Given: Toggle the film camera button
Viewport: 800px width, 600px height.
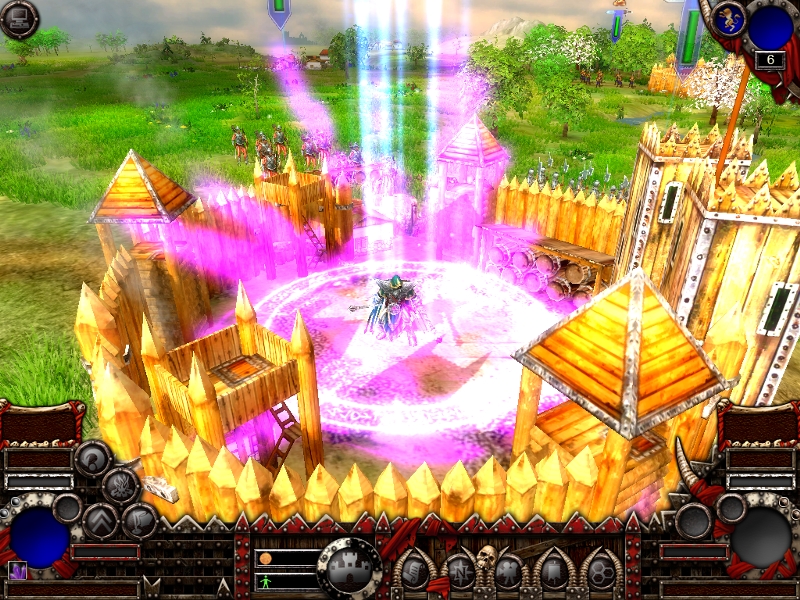Looking at the screenshot, I should pyautogui.click(x=508, y=572).
